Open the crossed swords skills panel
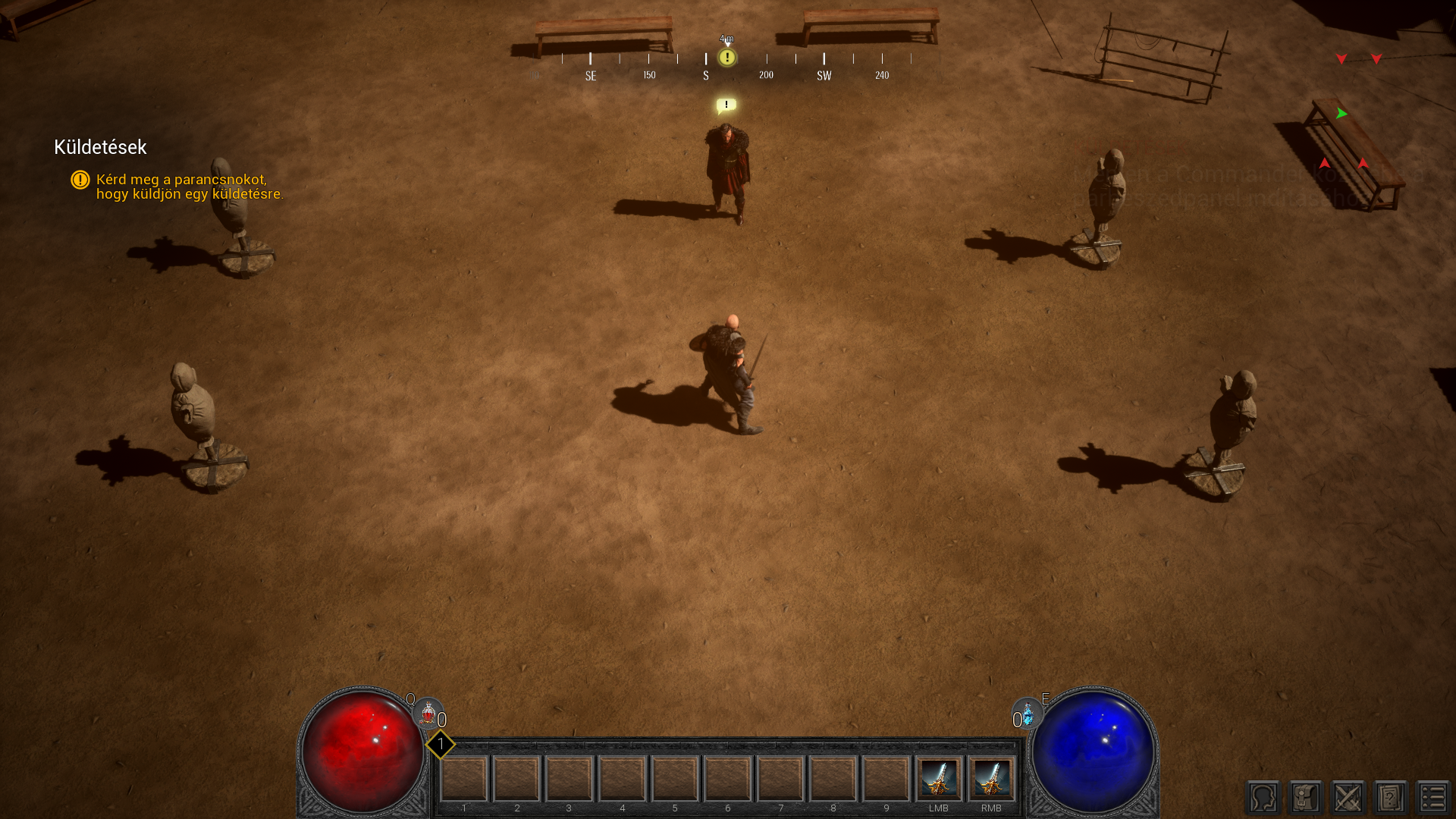Image resolution: width=1456 pixels, height=819 pixels. [x=1348, y=798]
